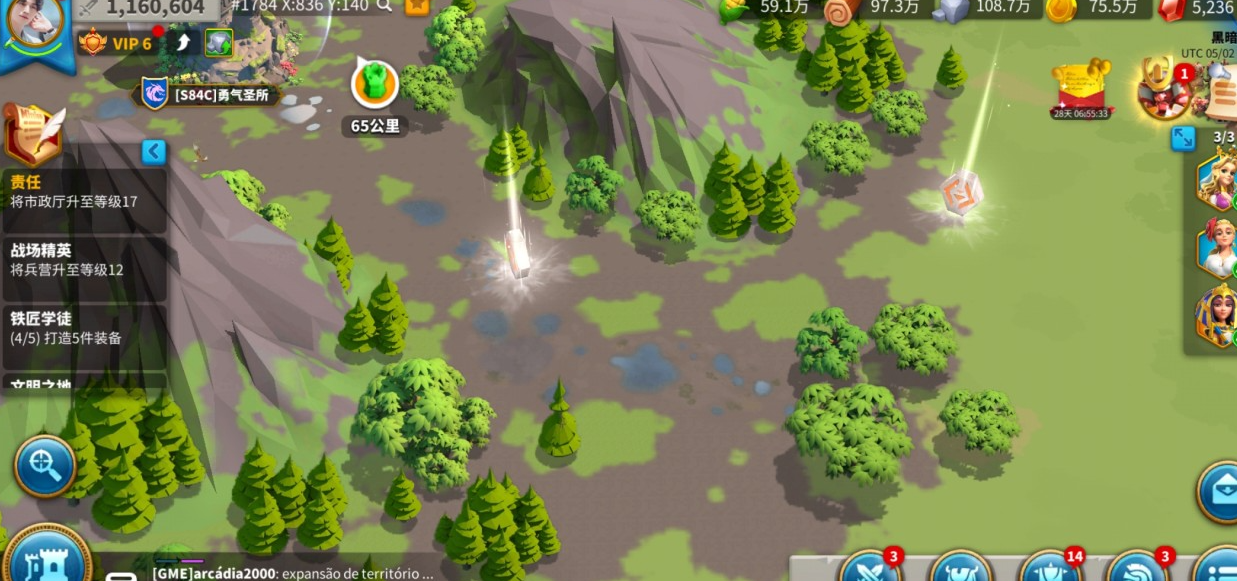Open the map search magnifier button
The height and width of the screenshot is (581, 1237).
pyautogui.click(x=45, y=465)
